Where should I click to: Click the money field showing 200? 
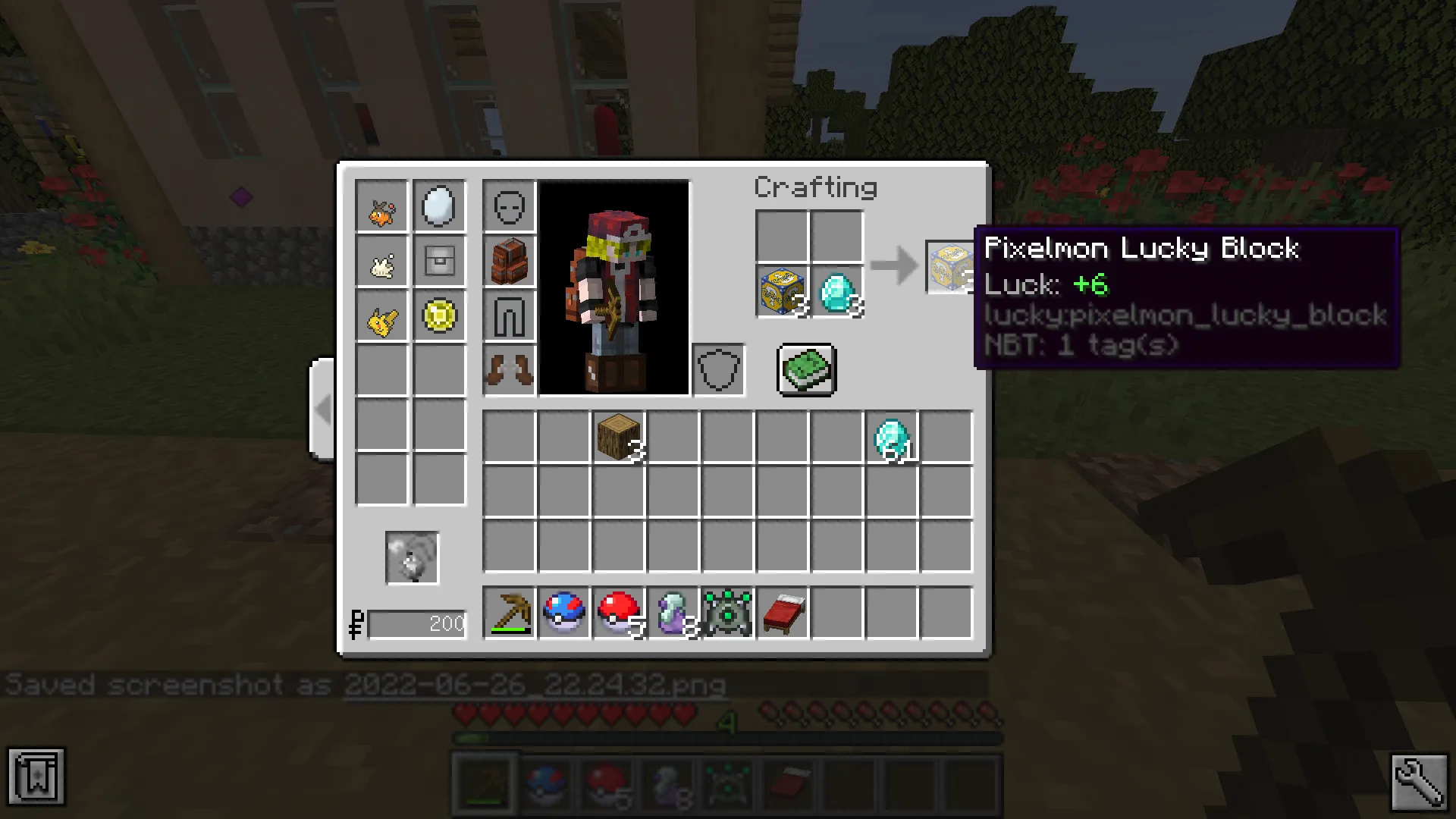click(417, 623)
